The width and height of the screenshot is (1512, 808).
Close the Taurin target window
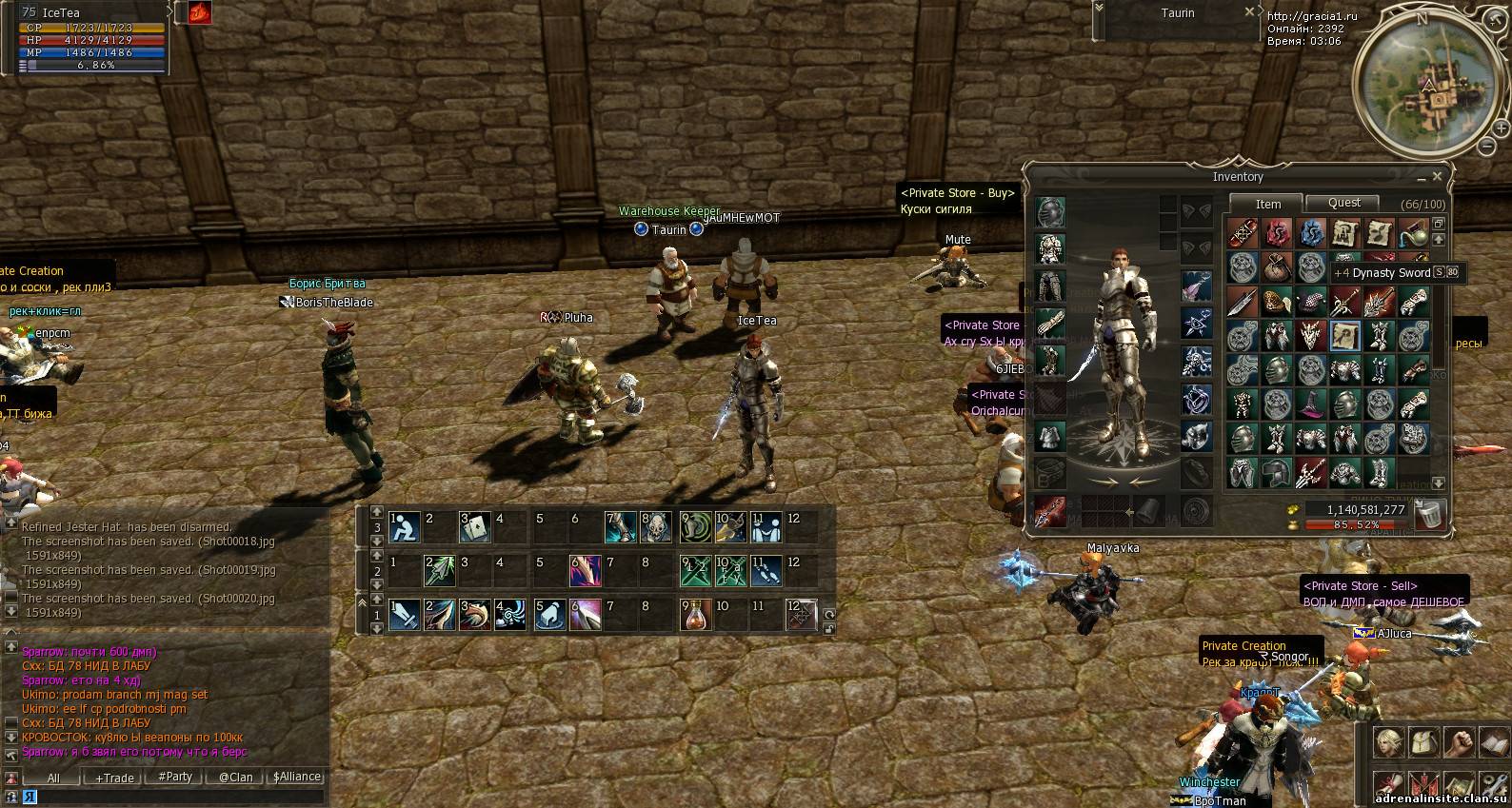[1250, 12]
